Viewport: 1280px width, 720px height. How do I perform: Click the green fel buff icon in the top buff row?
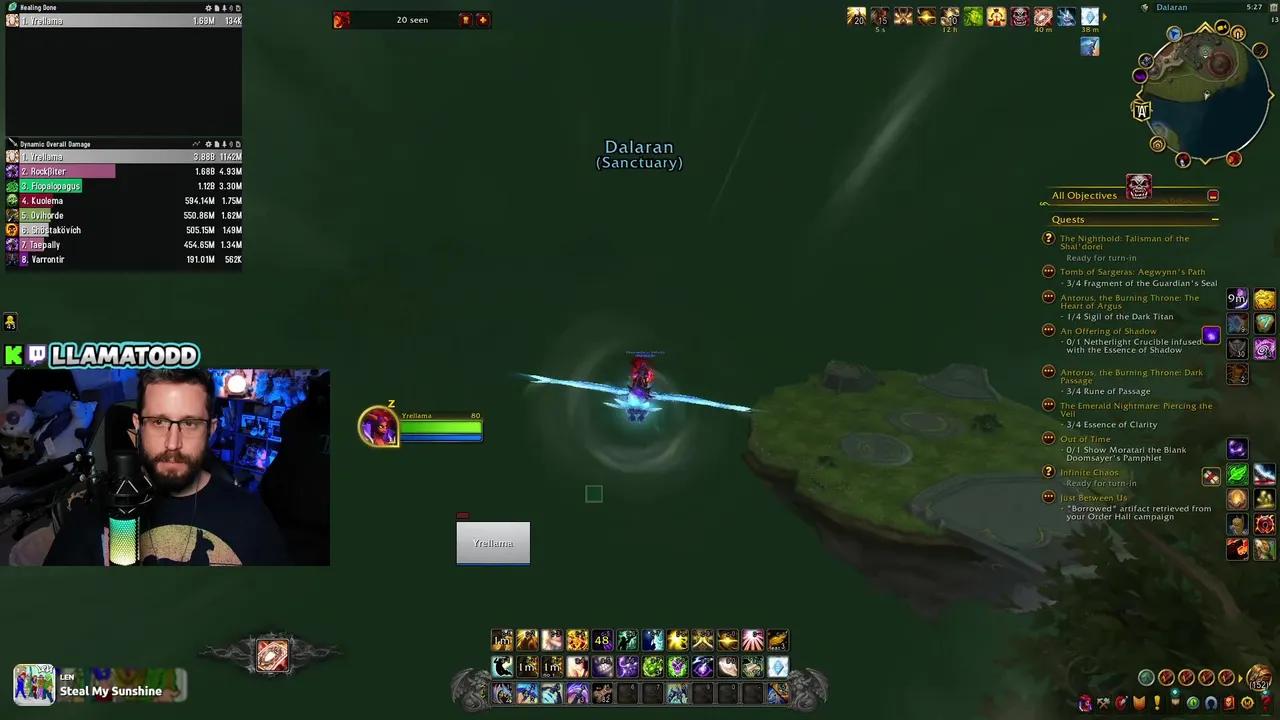coord(971,17)
